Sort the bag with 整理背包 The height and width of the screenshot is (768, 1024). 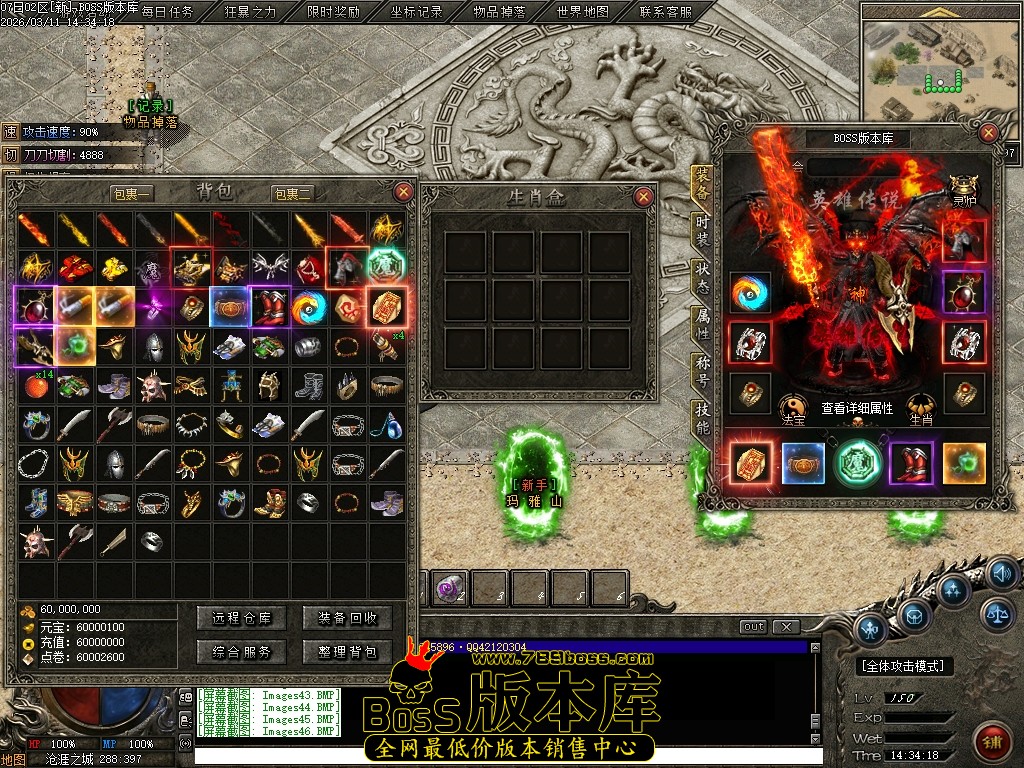[347, 652]
